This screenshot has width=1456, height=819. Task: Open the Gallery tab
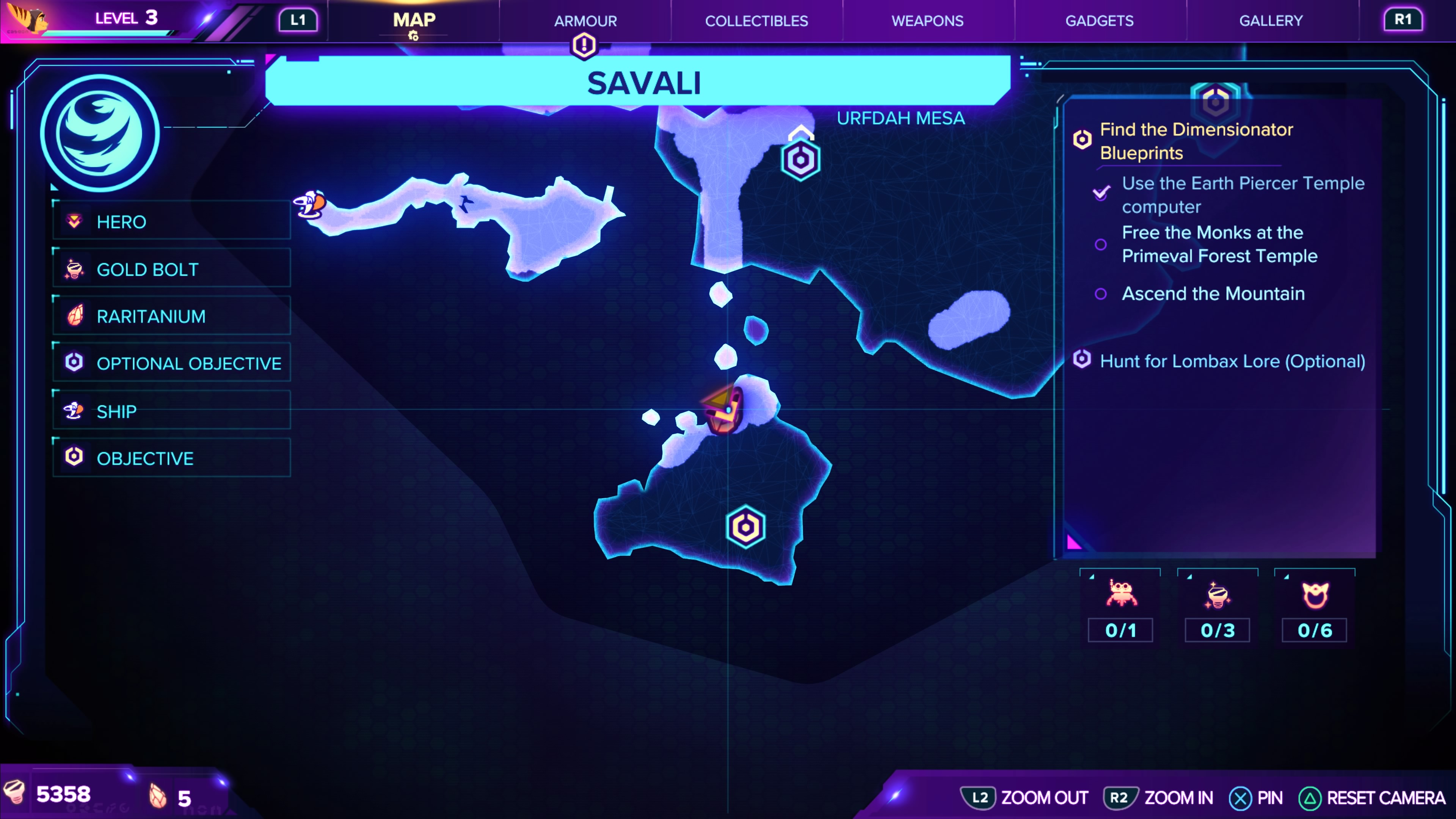pos(1271,21)
